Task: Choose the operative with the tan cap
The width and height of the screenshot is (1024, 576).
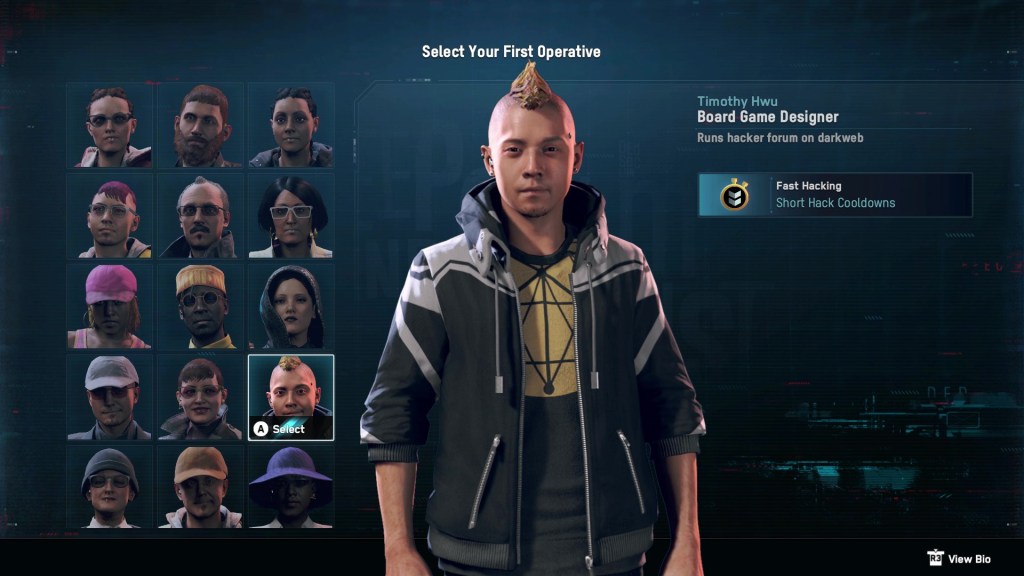Action: coord(200,486)
